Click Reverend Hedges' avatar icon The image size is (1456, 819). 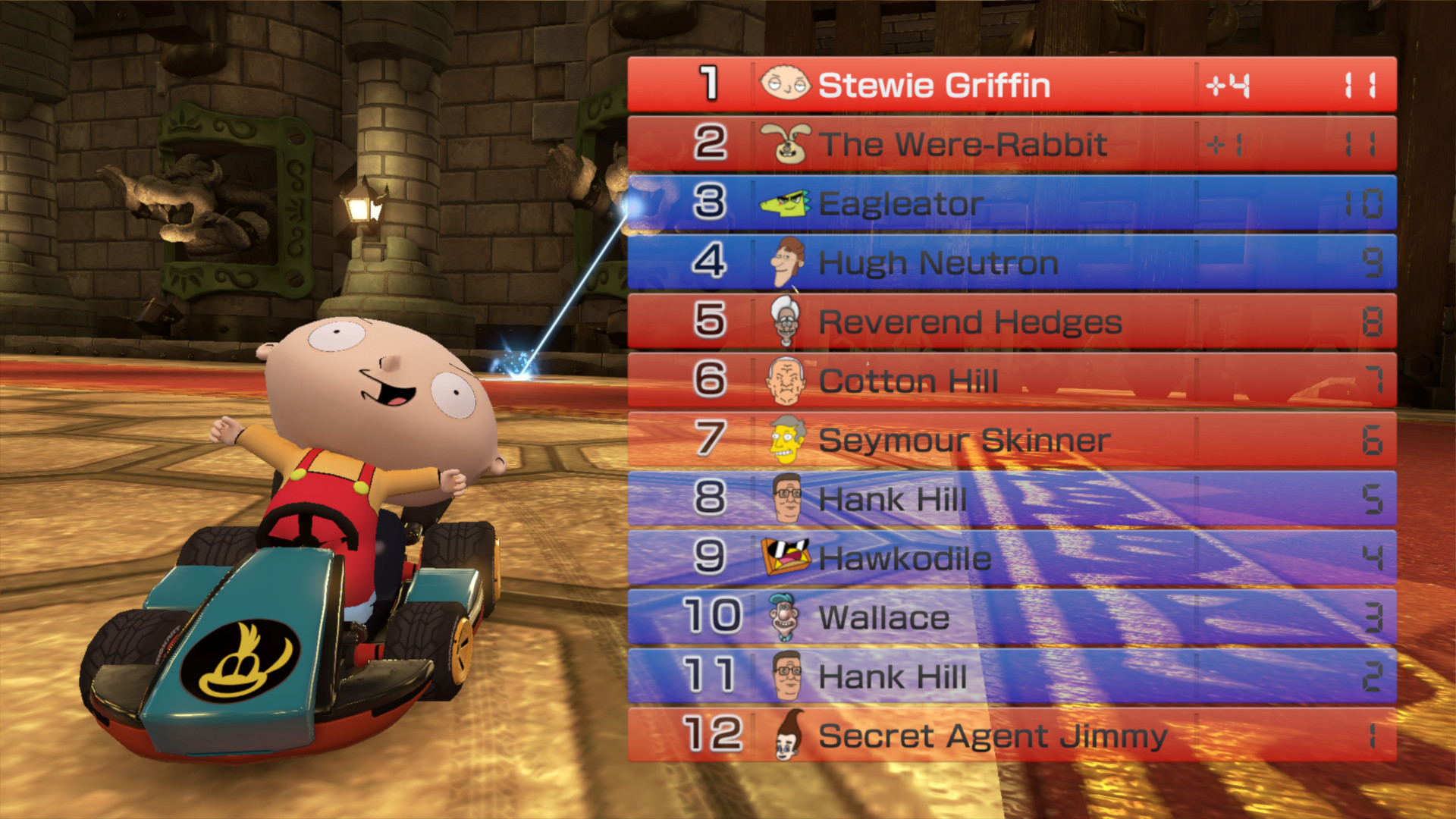coord(786,322)
